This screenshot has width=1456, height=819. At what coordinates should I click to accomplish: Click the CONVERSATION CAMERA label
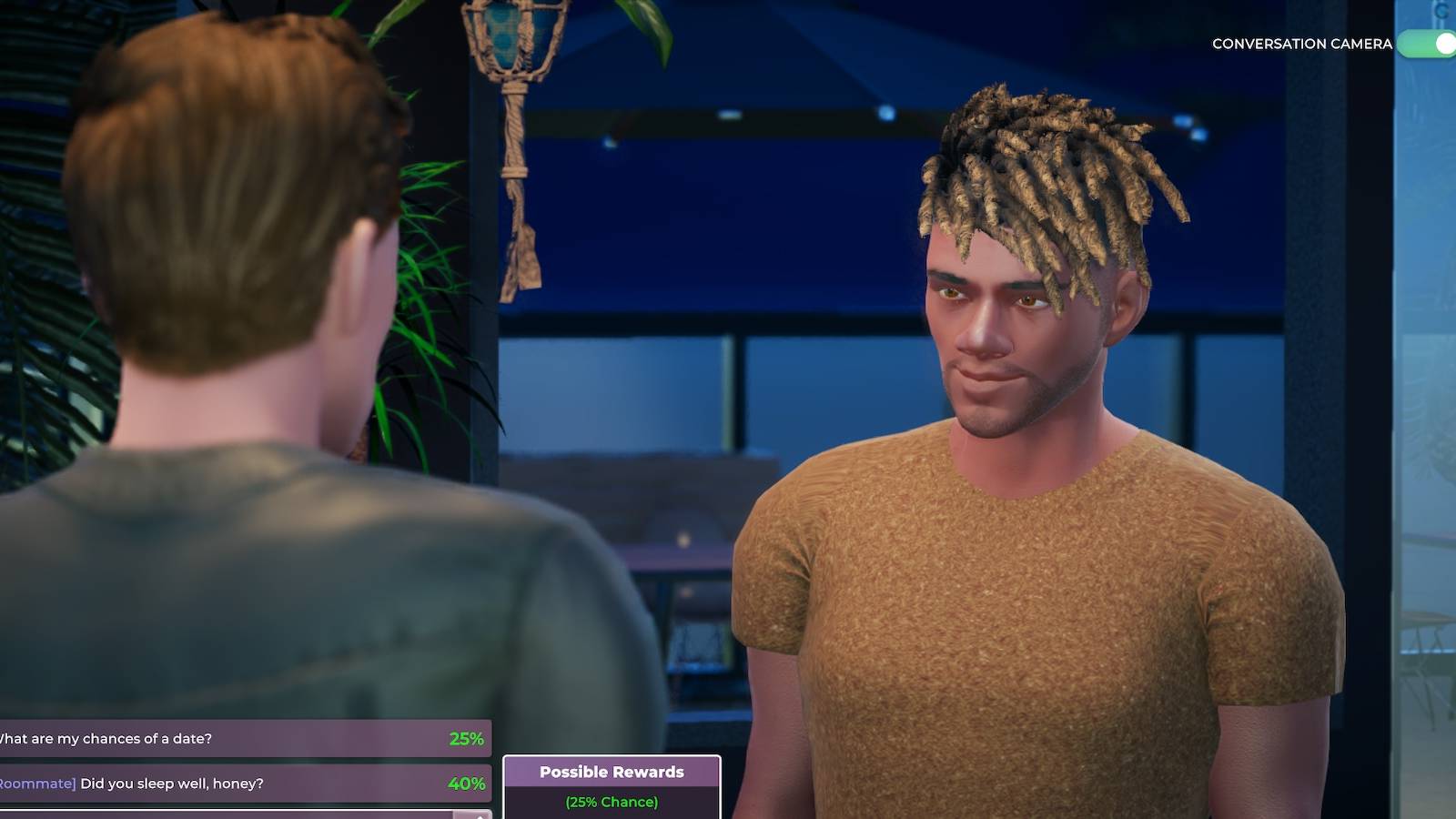click(x=1303, y=43)
